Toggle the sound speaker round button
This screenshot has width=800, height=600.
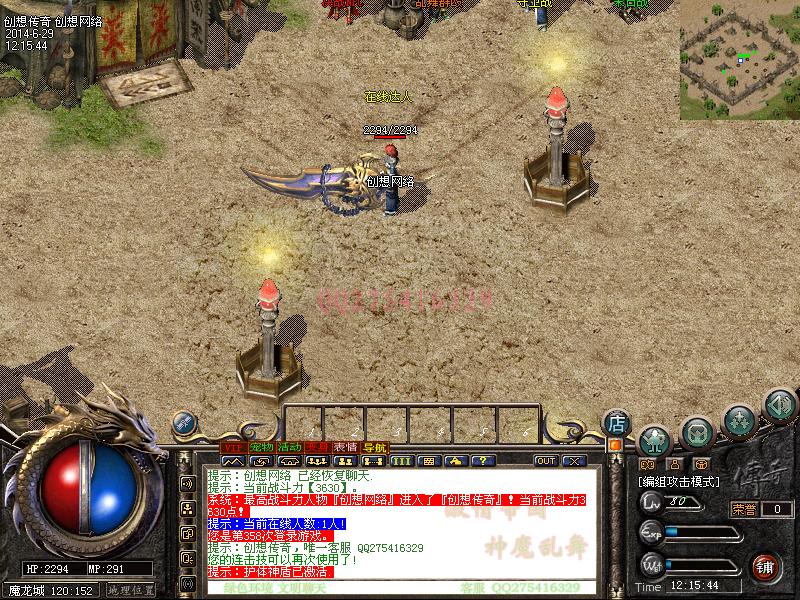click(x=779, y=405)
